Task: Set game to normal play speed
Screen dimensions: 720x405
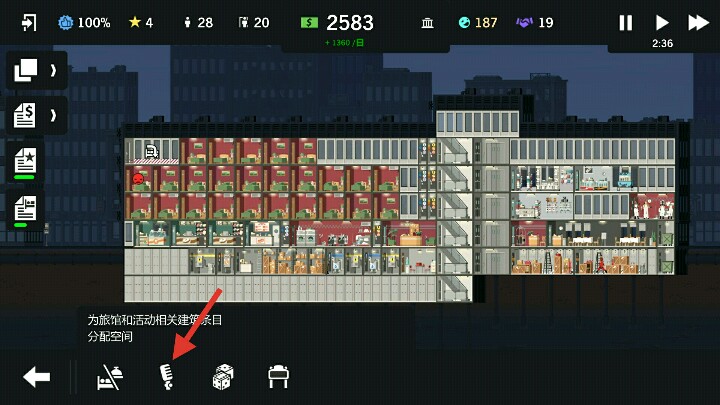Action: [662, 22]
